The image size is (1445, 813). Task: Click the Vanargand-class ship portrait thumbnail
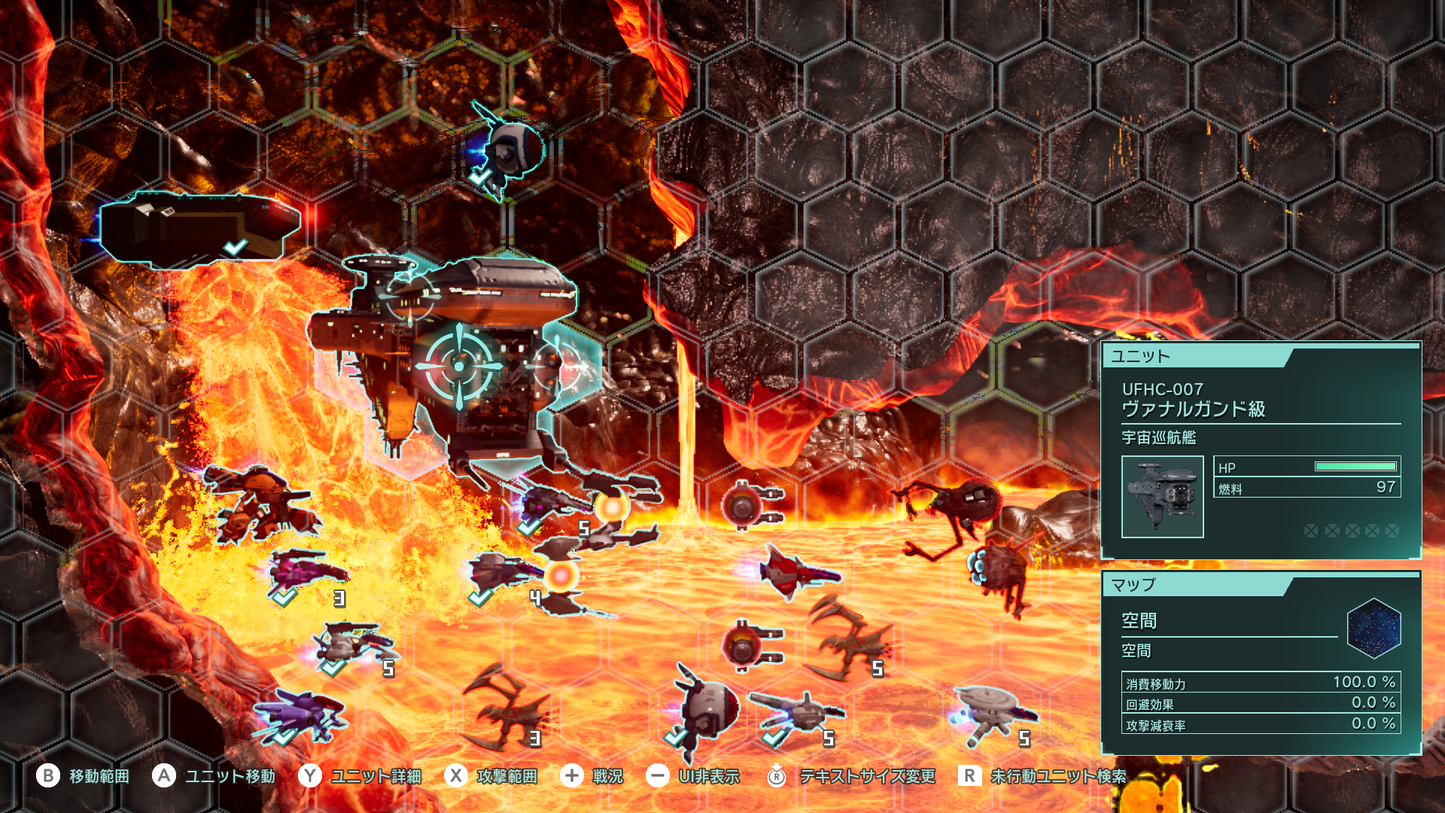pyautogui.click(x=1162, y=498)
